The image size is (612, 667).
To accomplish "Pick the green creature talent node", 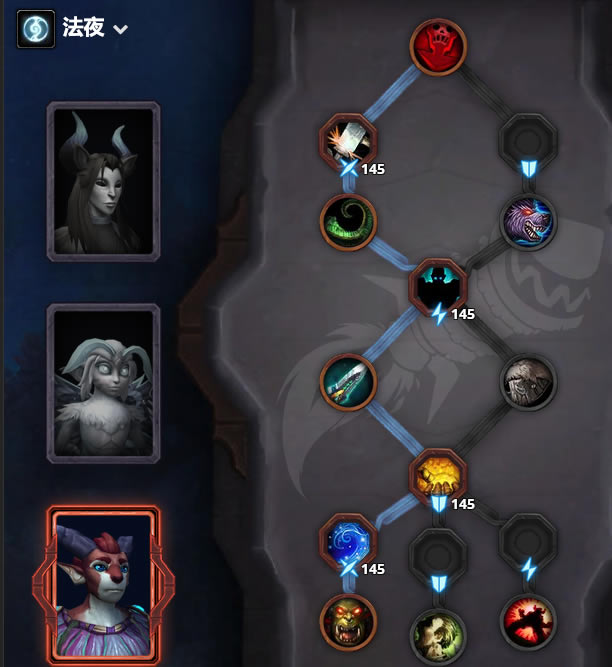I will 438,632.
